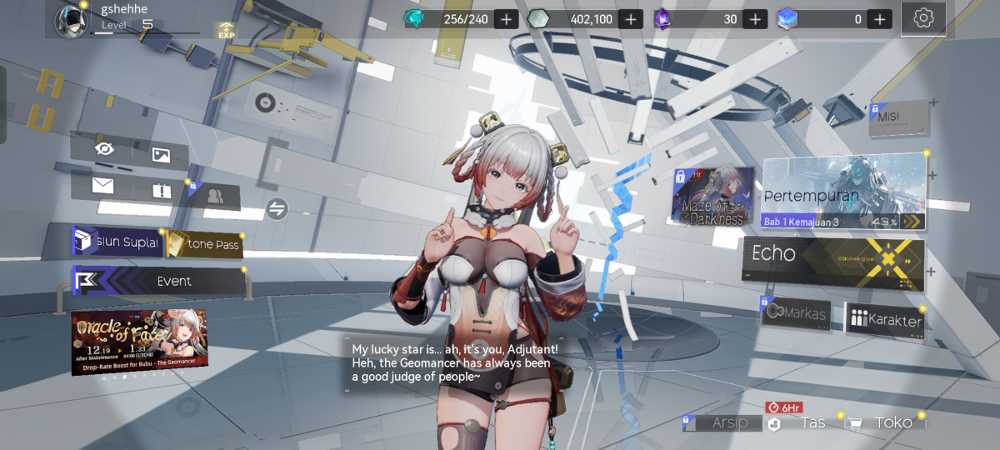Screen dimensions: 1000x450
Task: Hide the interface with the eye icon
Action: 104,149
